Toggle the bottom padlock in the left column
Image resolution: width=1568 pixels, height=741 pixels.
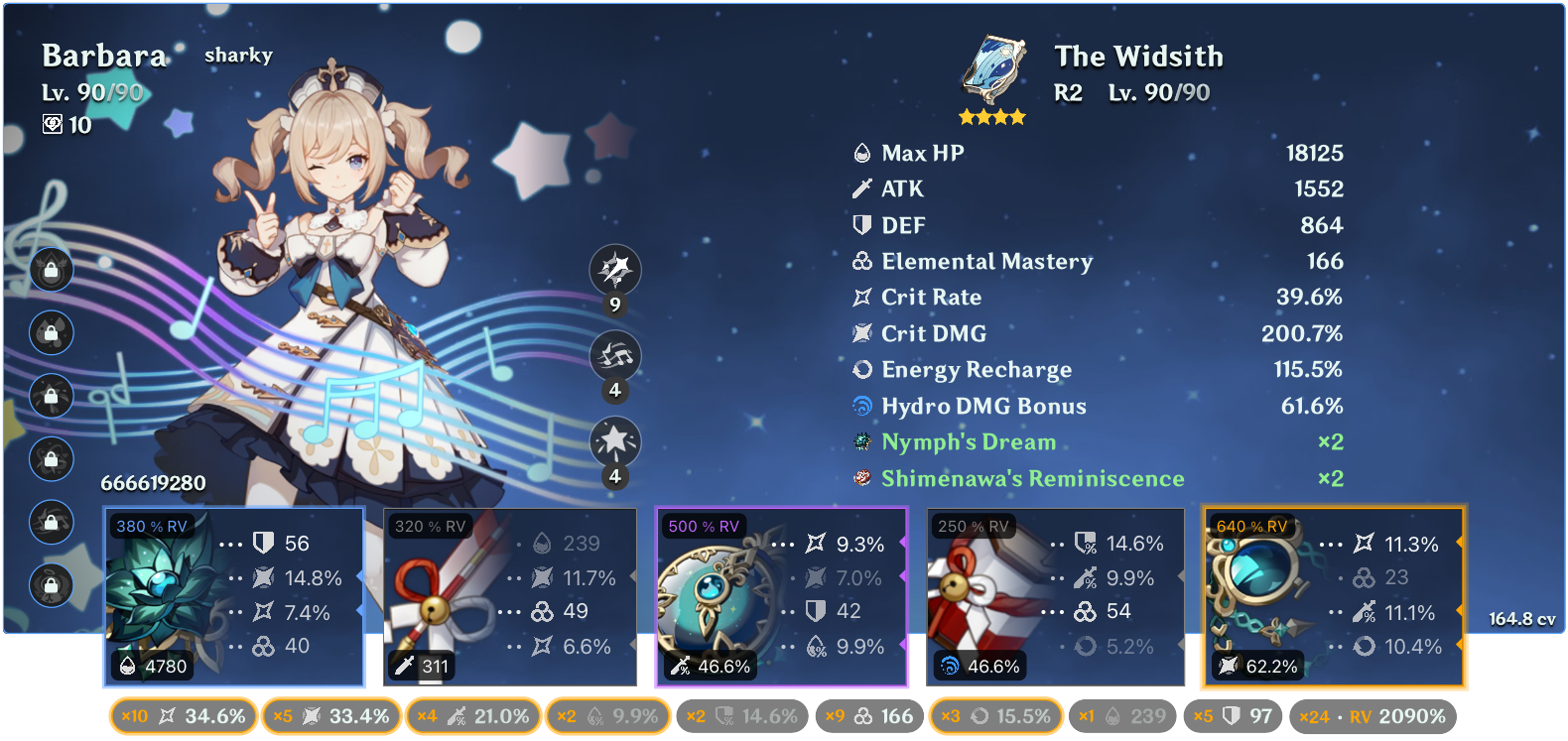click(x=51, y=585)
